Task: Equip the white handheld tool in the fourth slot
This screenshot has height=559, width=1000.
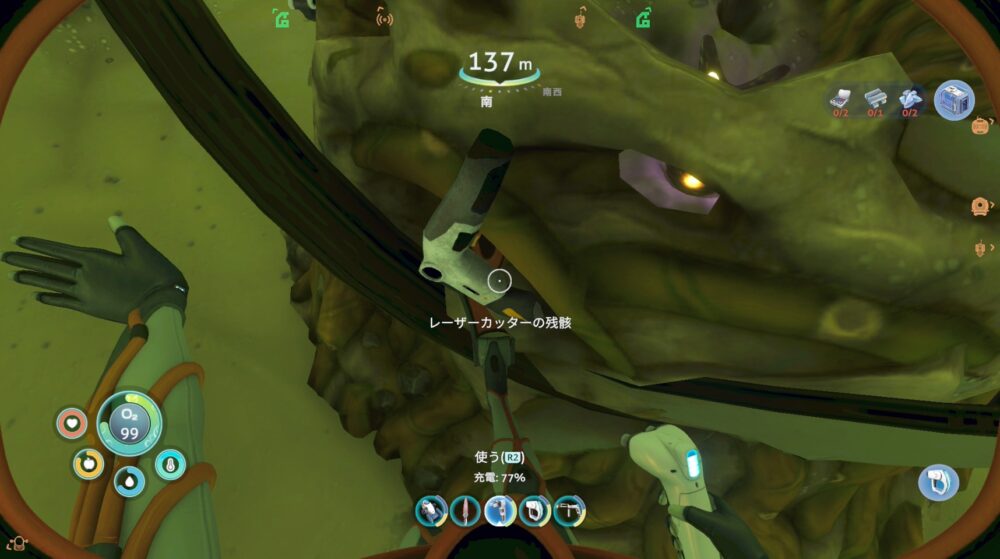Action: pyautogui.click(x=534, y=511)
